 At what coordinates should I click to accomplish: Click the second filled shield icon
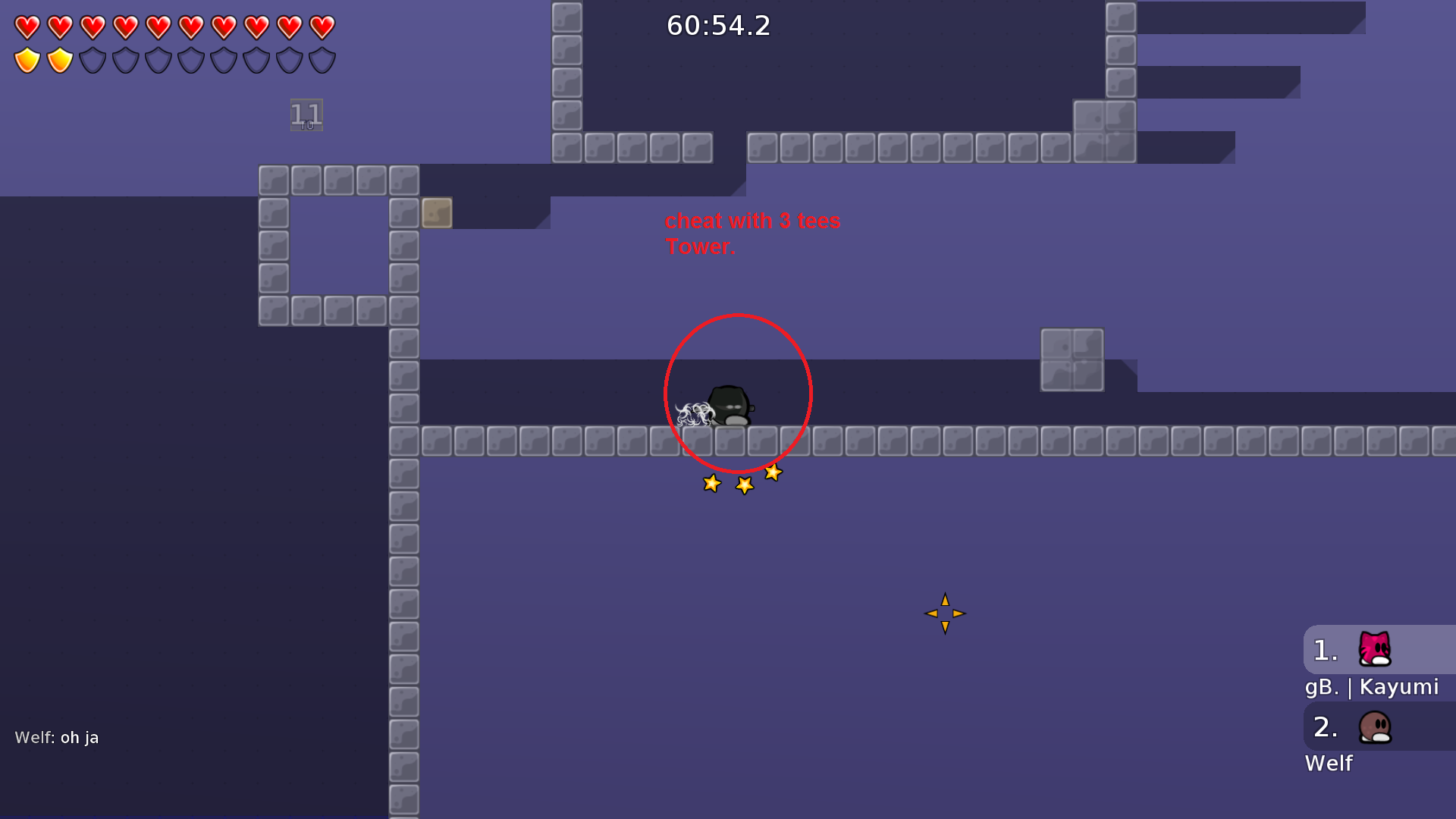(x=58, y=58)
